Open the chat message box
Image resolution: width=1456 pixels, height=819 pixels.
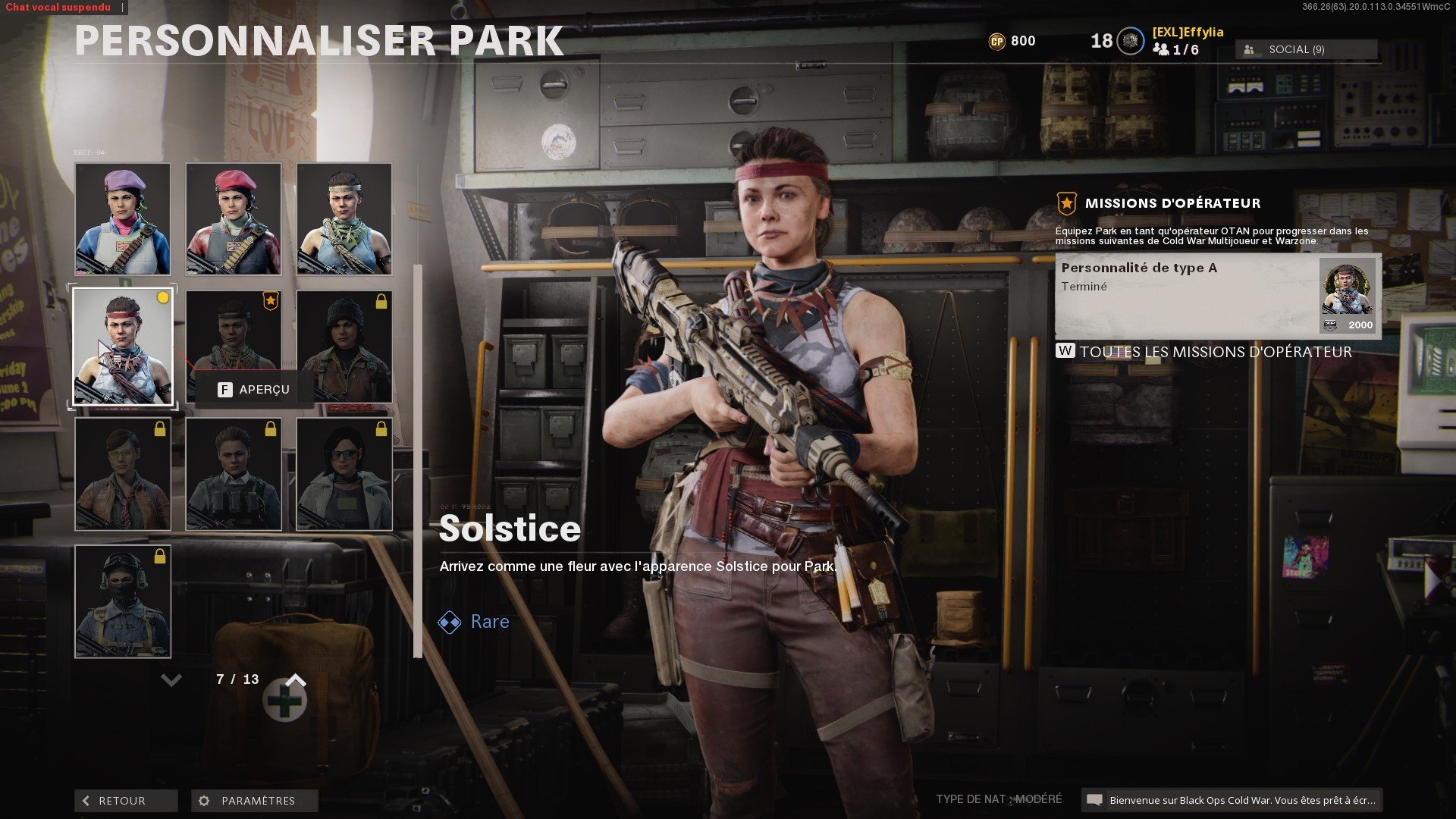pyautogui.click(x=1232, y=800)
